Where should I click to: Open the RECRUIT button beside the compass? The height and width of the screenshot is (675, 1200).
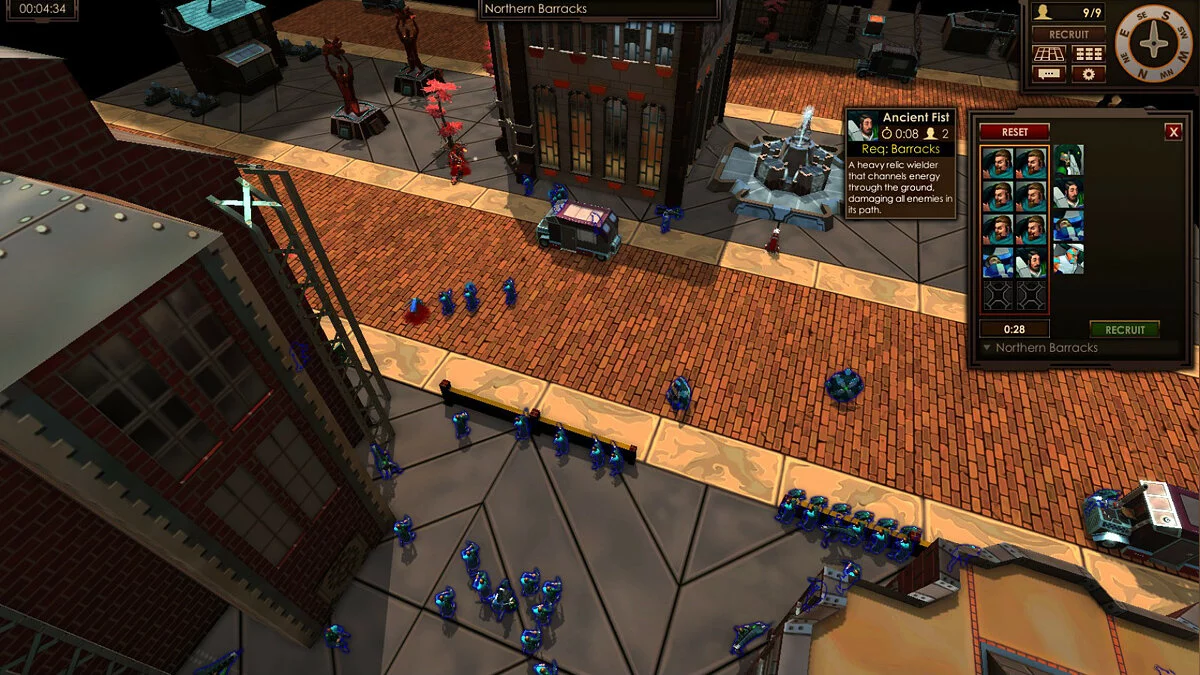(1069, 34)
